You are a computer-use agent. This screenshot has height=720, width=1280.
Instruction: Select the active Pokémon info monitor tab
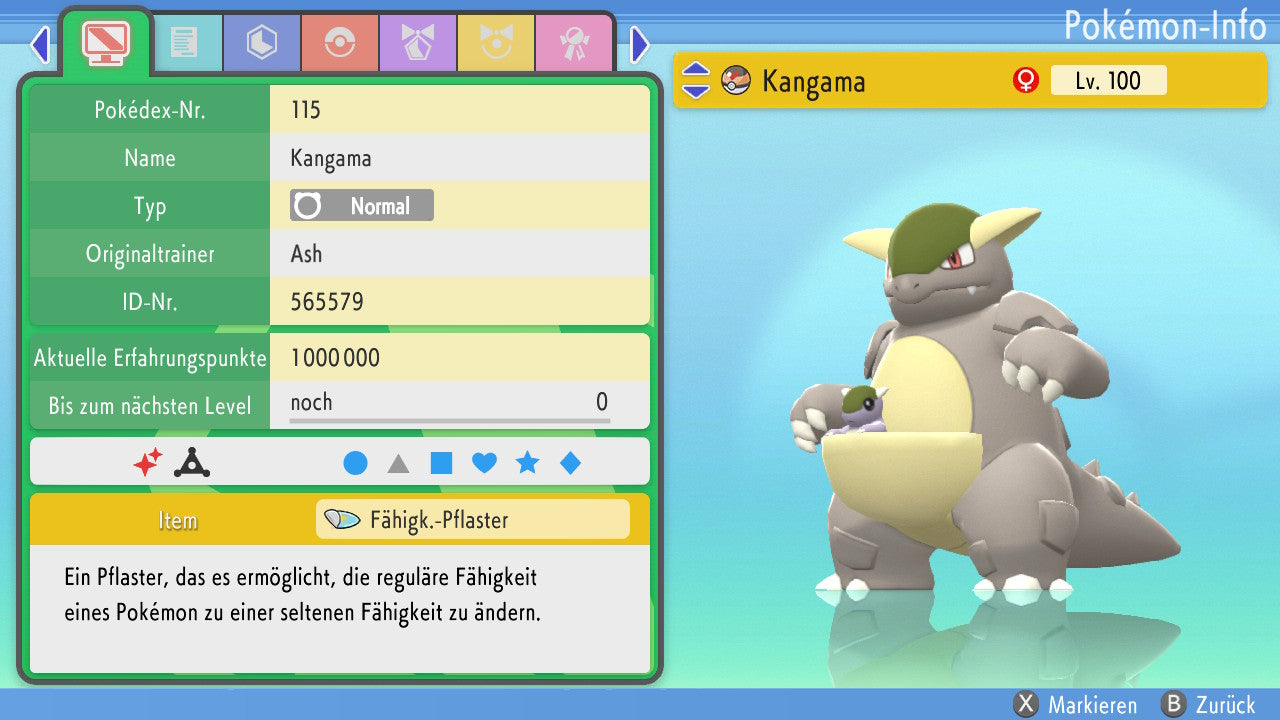pos(105,41)
